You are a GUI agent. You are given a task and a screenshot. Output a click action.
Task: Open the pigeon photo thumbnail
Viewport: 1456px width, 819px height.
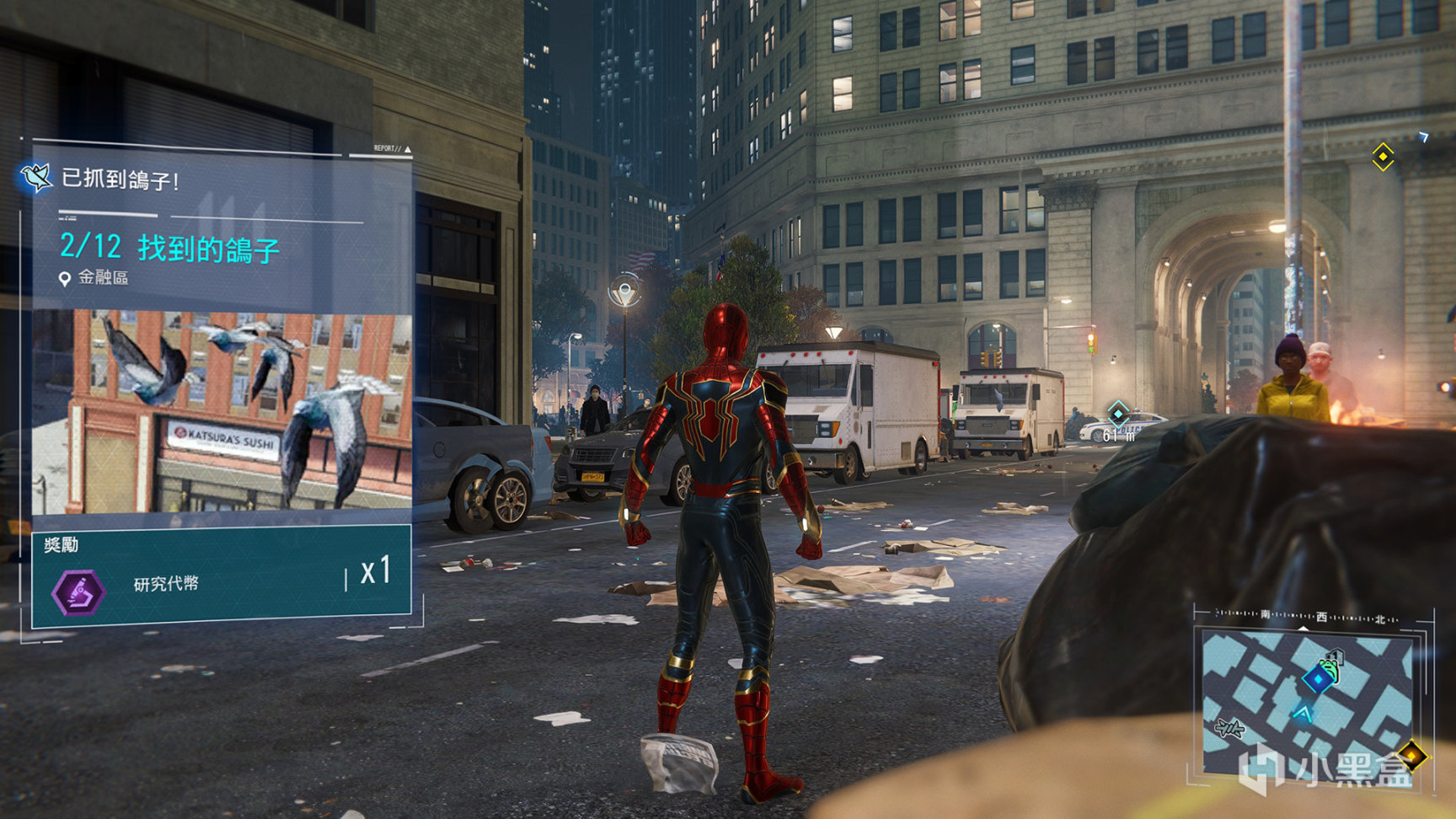222,411
